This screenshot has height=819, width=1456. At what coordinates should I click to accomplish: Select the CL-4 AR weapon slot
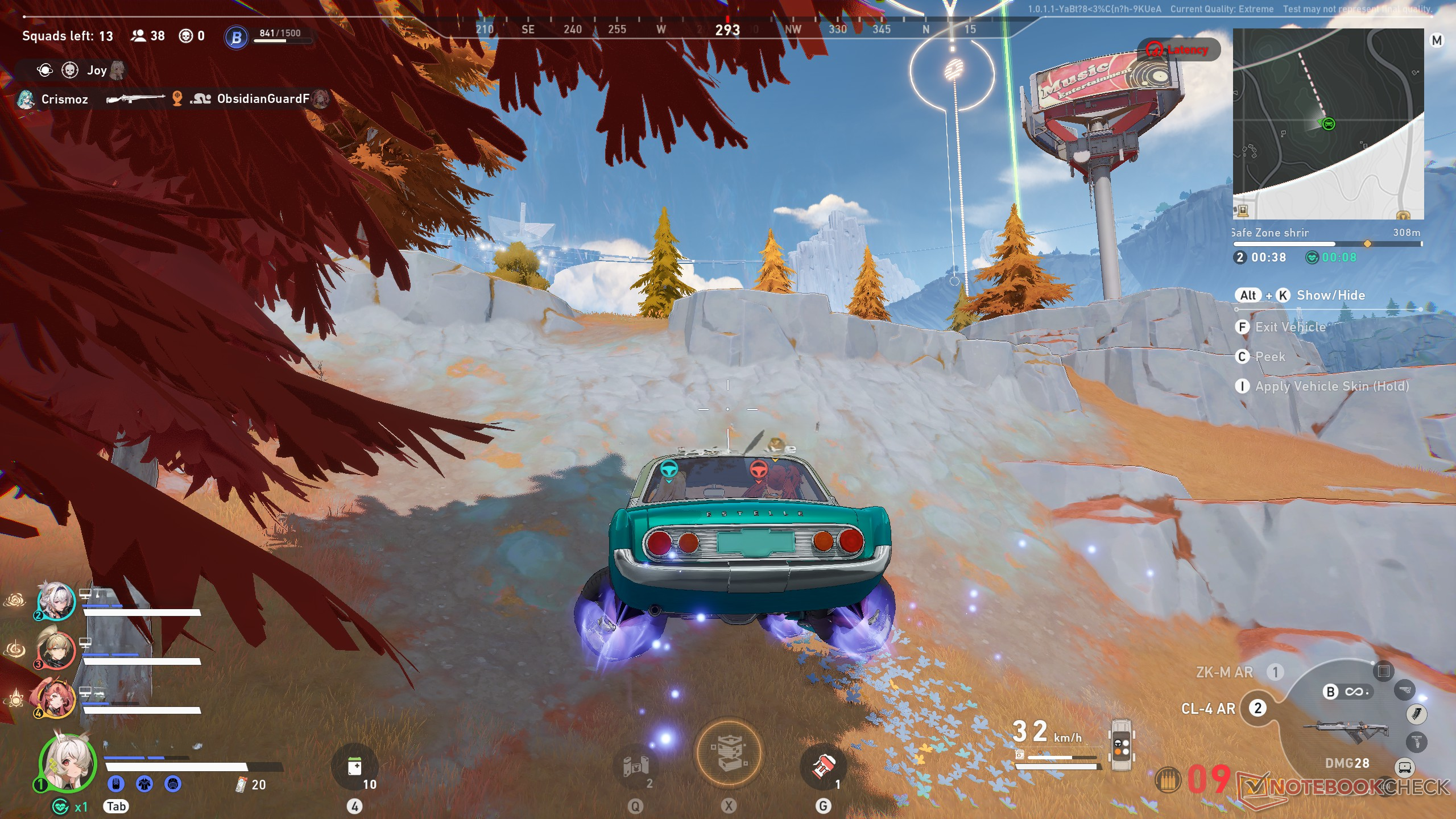point(1209,709)
